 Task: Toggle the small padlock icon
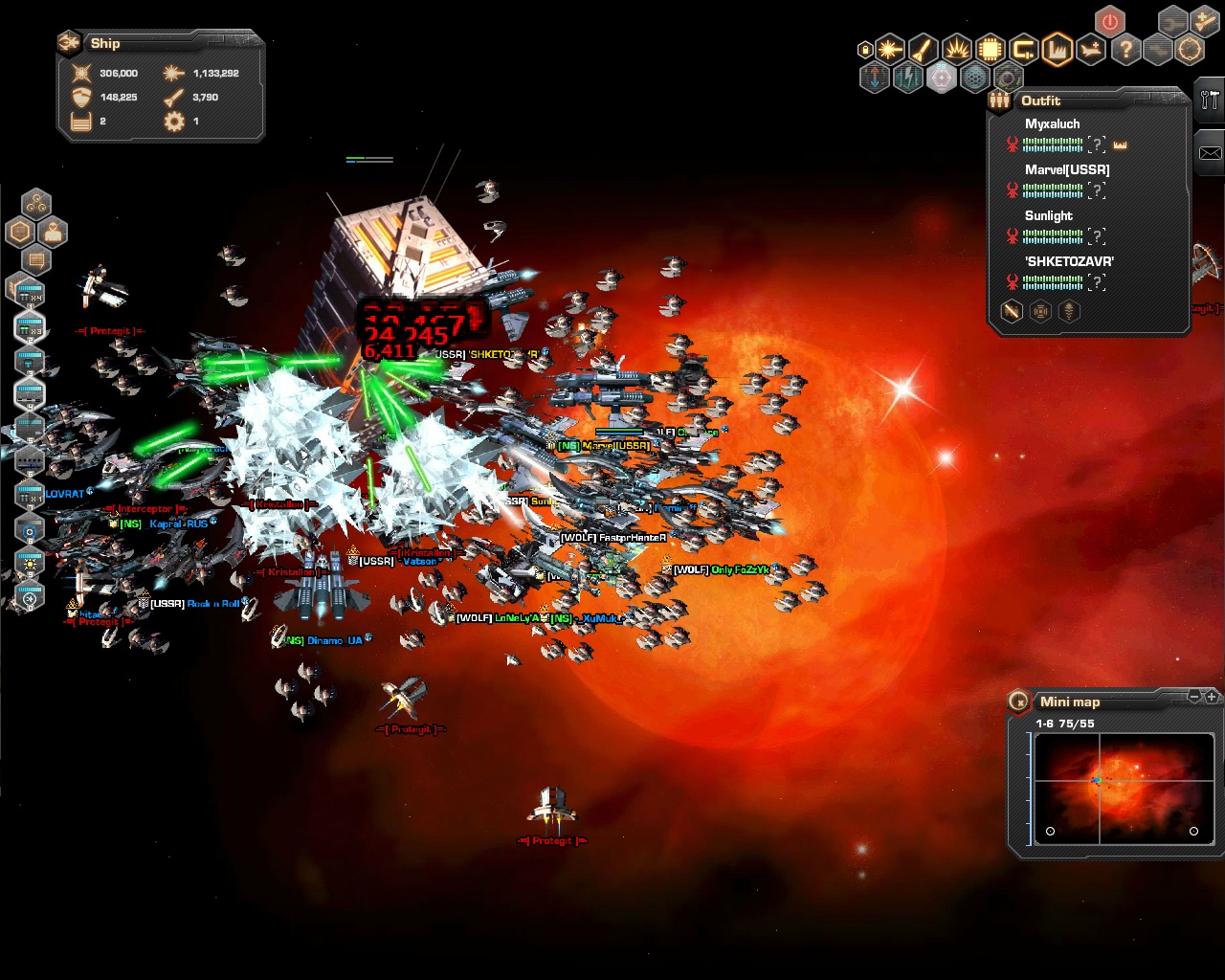pyautogui.click(x=865, y=50)
